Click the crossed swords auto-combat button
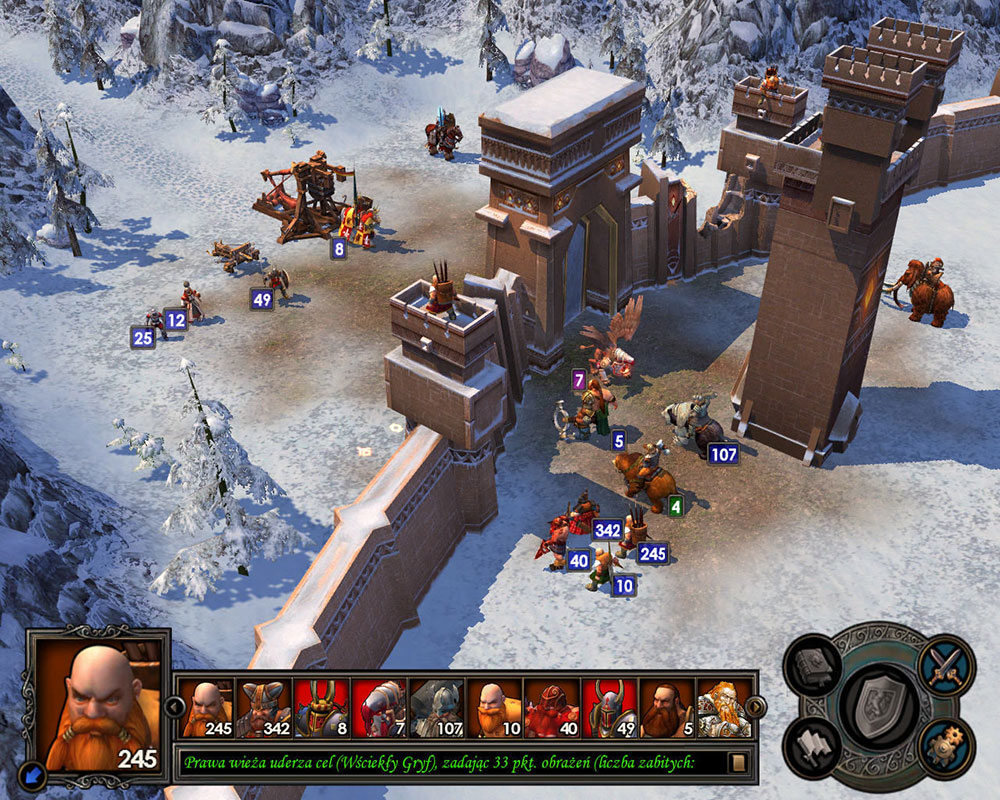 pyautogui.click(x=944, y=662)
